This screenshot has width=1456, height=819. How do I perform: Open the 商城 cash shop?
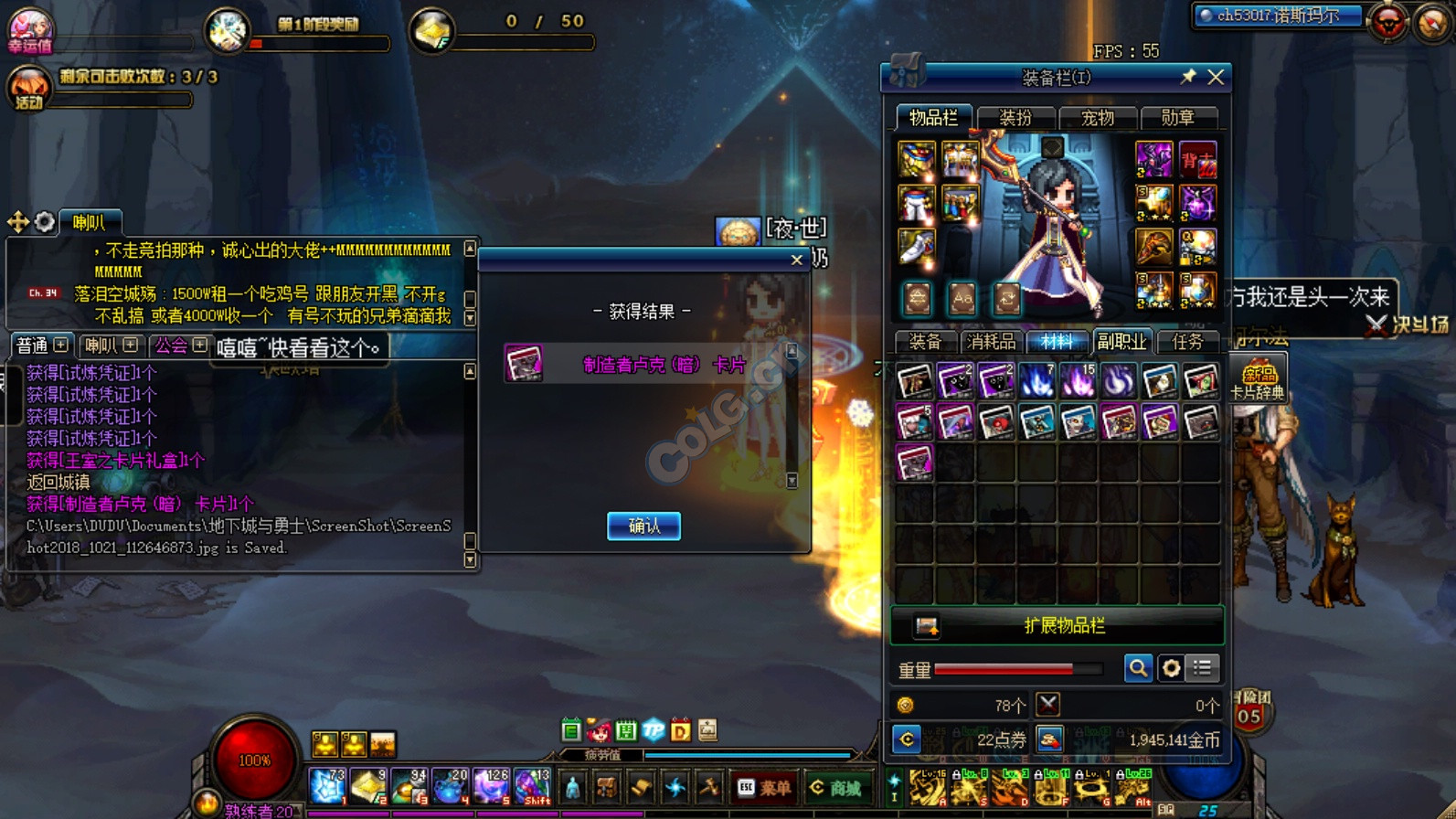click(835, 787)
